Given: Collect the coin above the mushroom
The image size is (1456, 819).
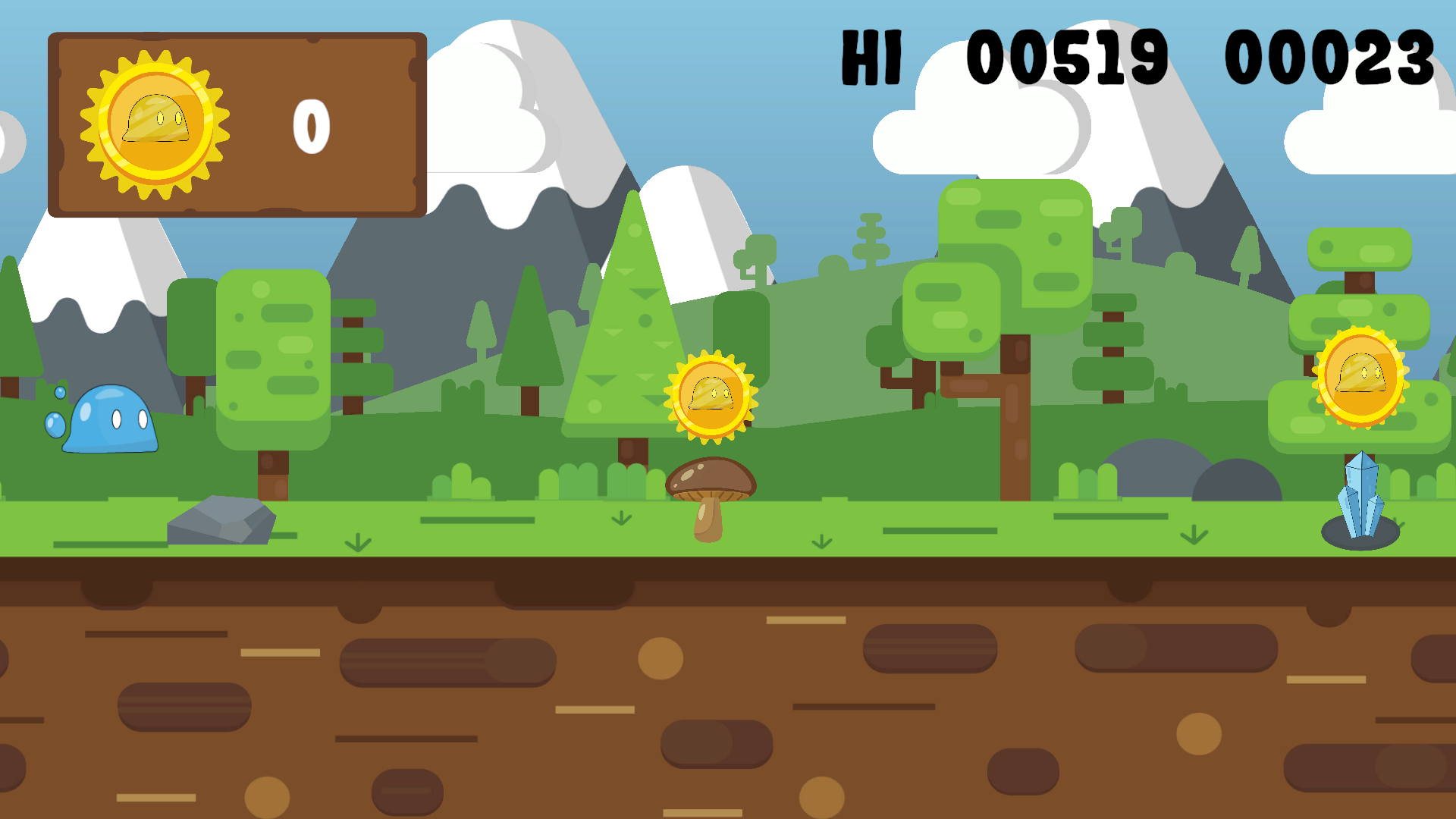Looking at the screenshot, I should (x=711, y=394).
